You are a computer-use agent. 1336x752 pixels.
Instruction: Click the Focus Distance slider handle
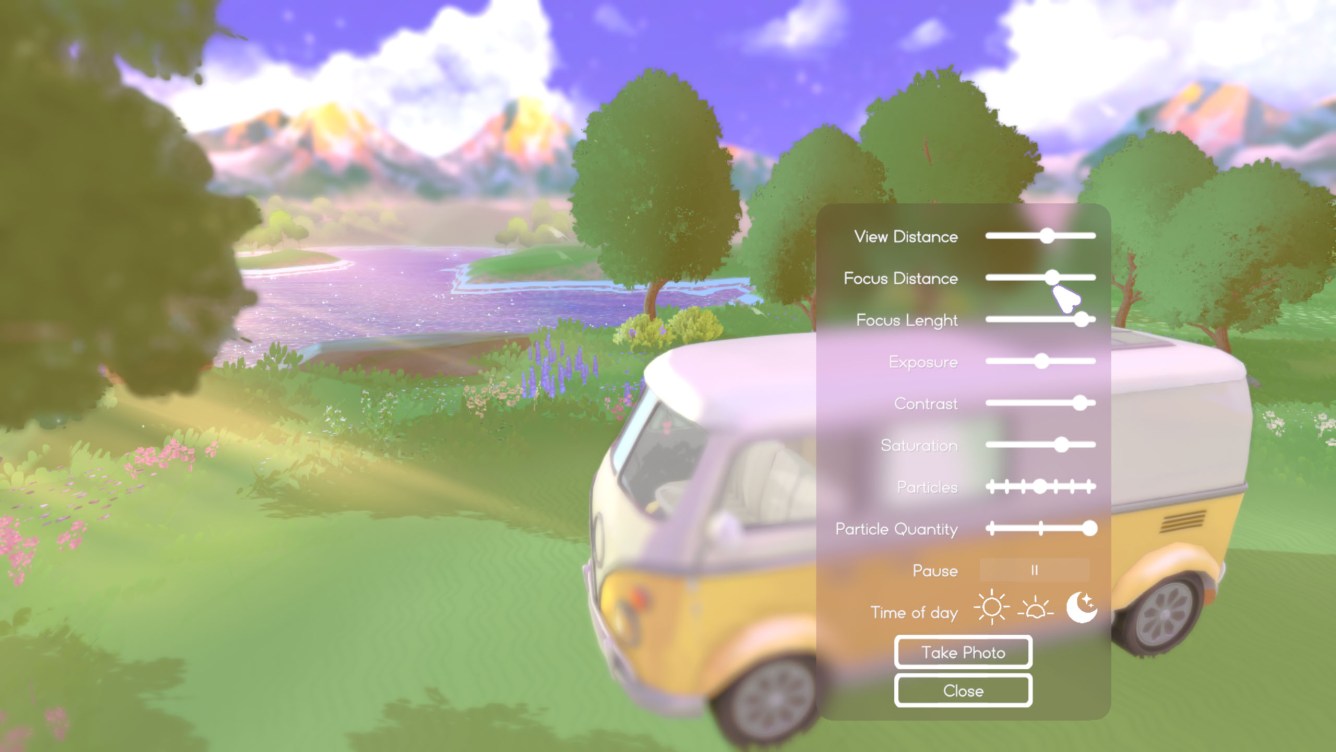coord(1052,278)
